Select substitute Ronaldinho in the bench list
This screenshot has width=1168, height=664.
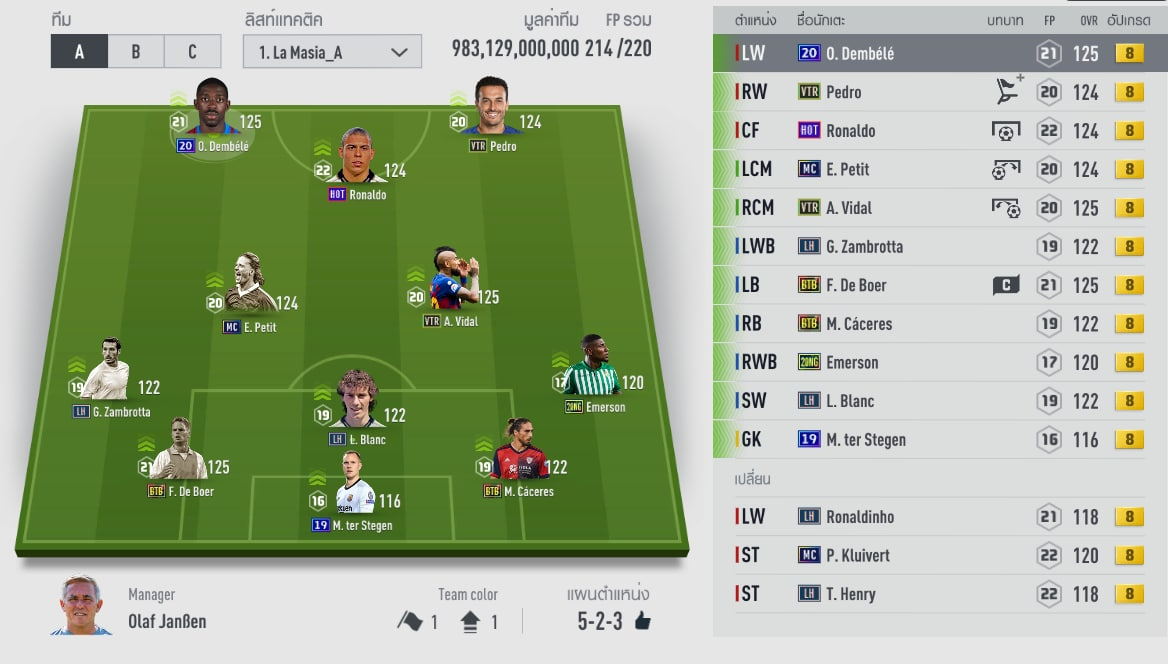click(x=940, y=517)
